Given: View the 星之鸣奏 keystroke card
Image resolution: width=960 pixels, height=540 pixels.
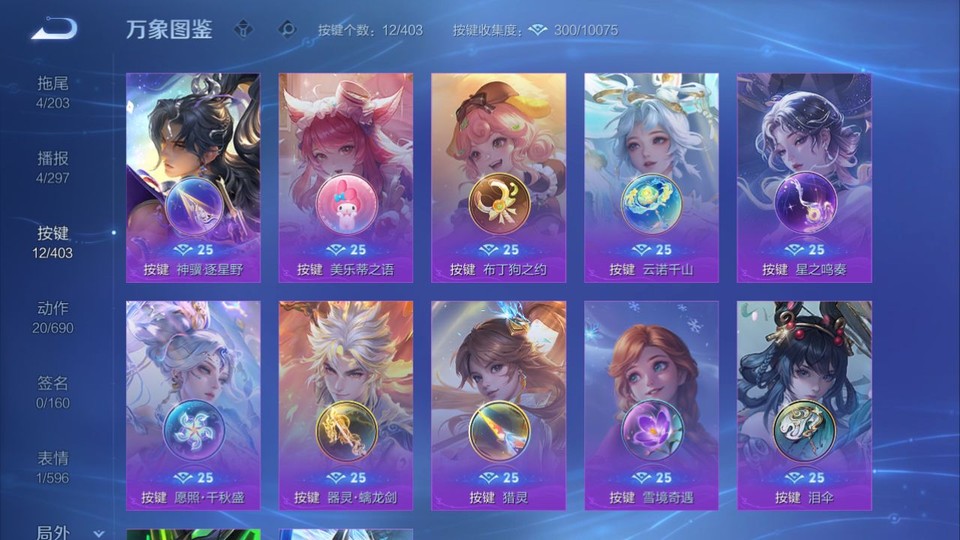Looking at the screenshot, I should (x=804, y=178).
